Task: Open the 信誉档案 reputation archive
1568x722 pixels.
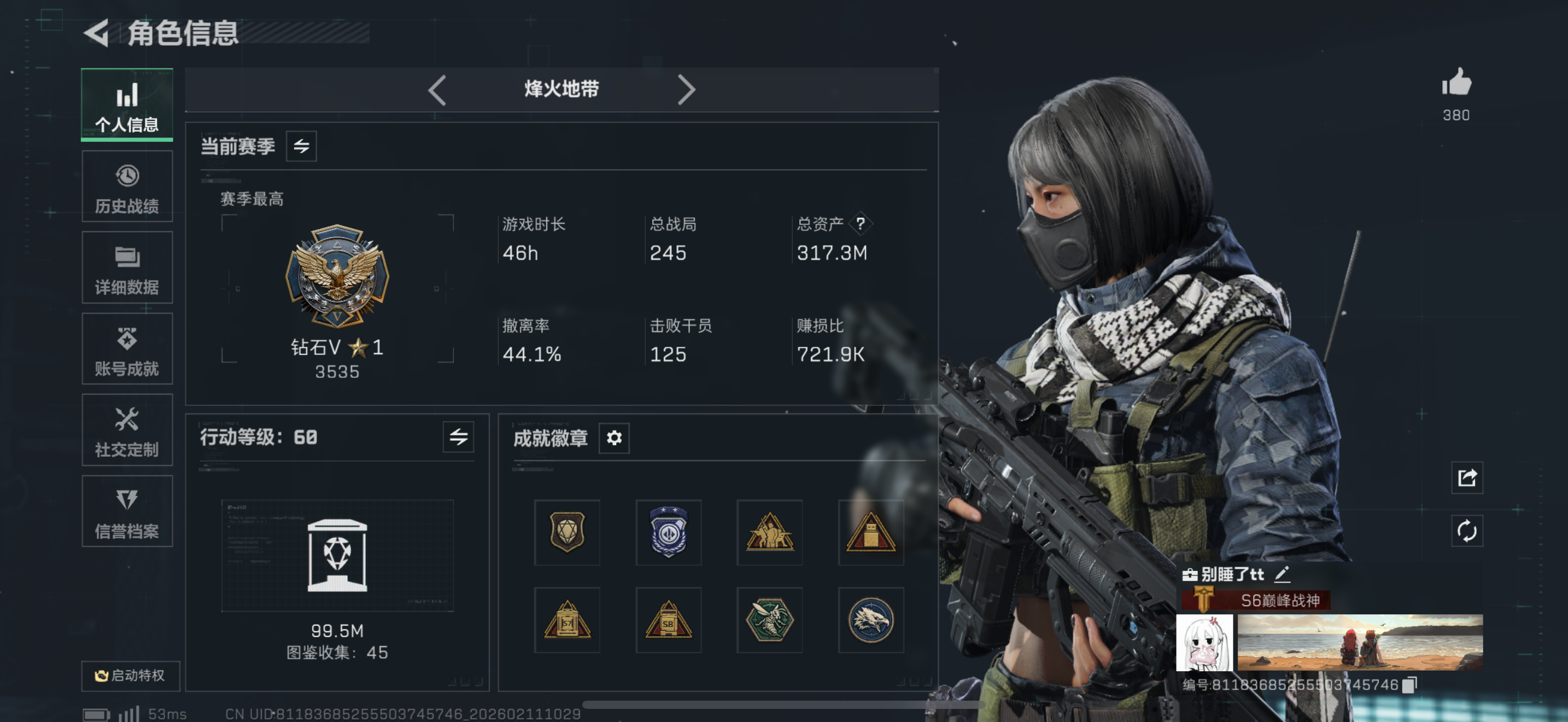Action: click(127, 512)
